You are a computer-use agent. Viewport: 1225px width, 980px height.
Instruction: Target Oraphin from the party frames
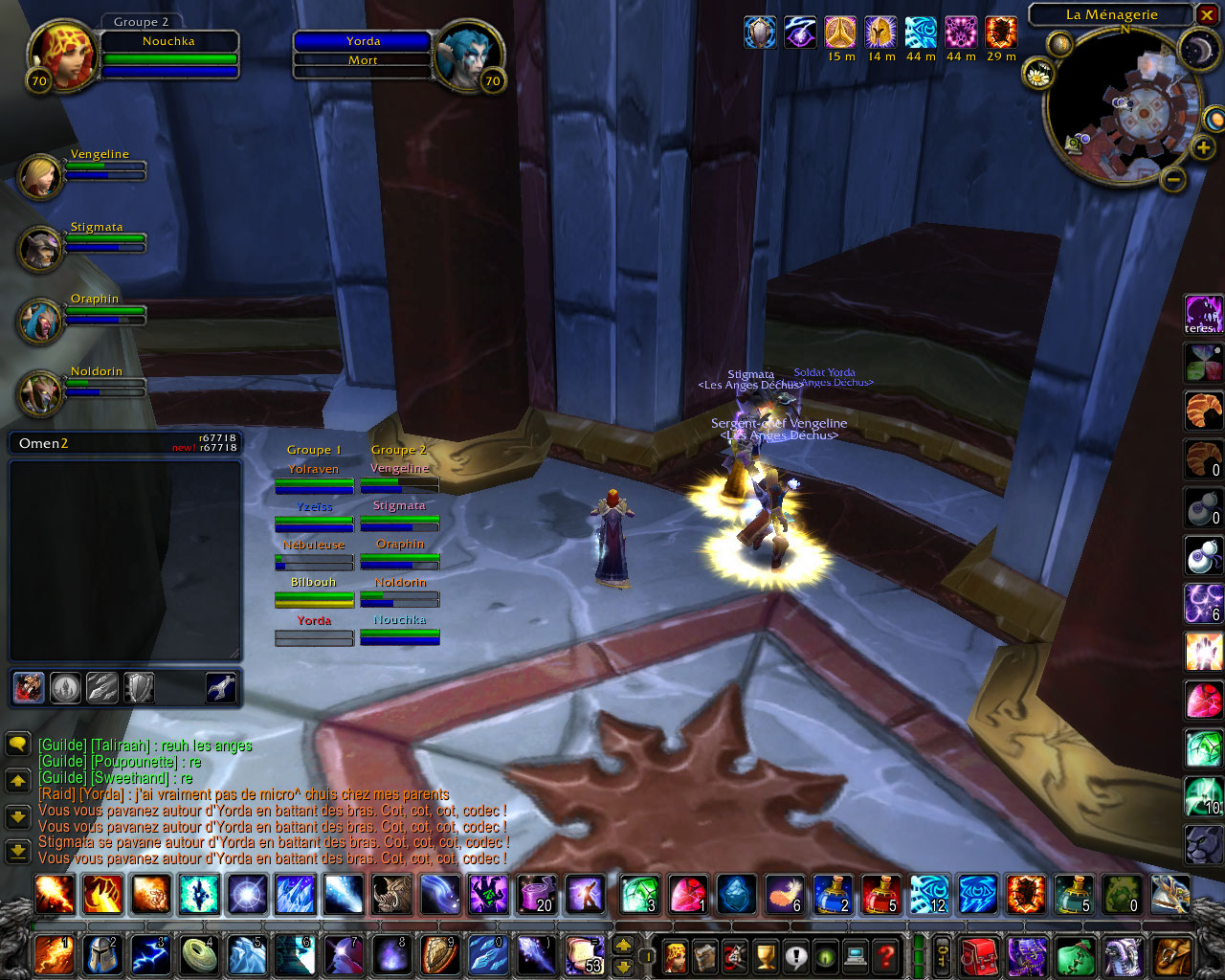point(40,320)
